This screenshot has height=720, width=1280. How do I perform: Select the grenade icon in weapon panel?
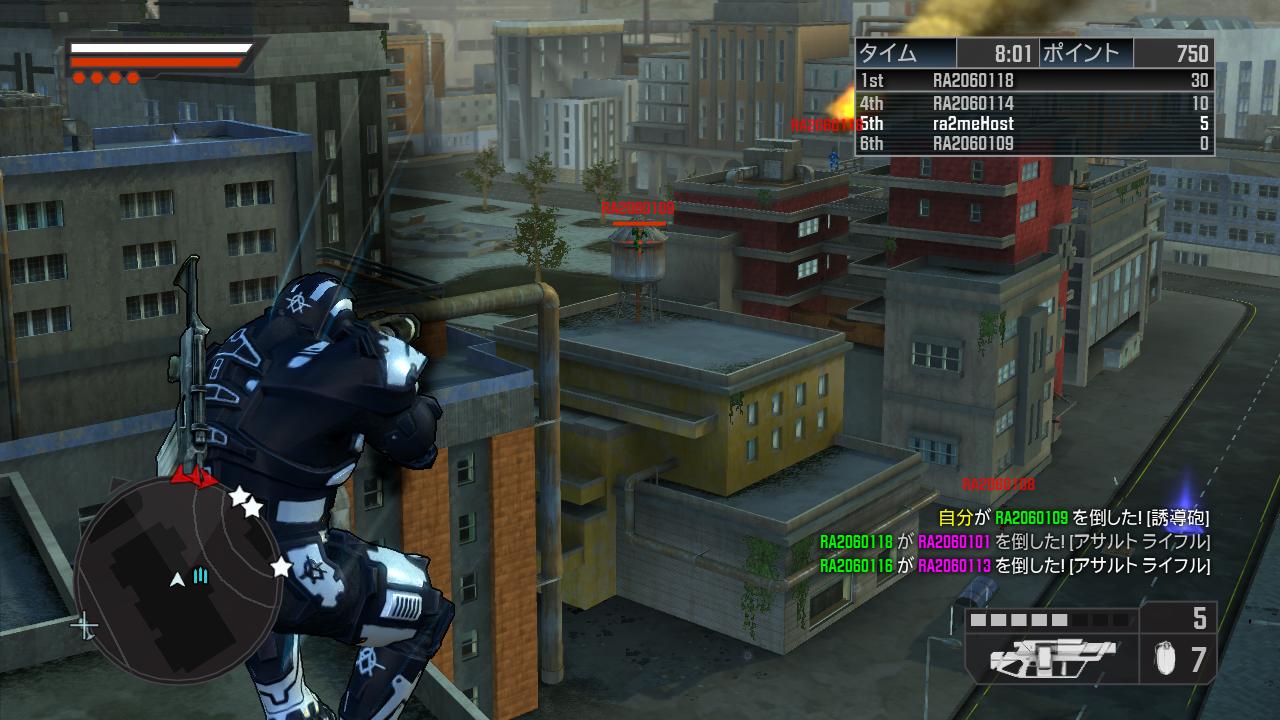pyautogui.click(x=1163, y=659)
